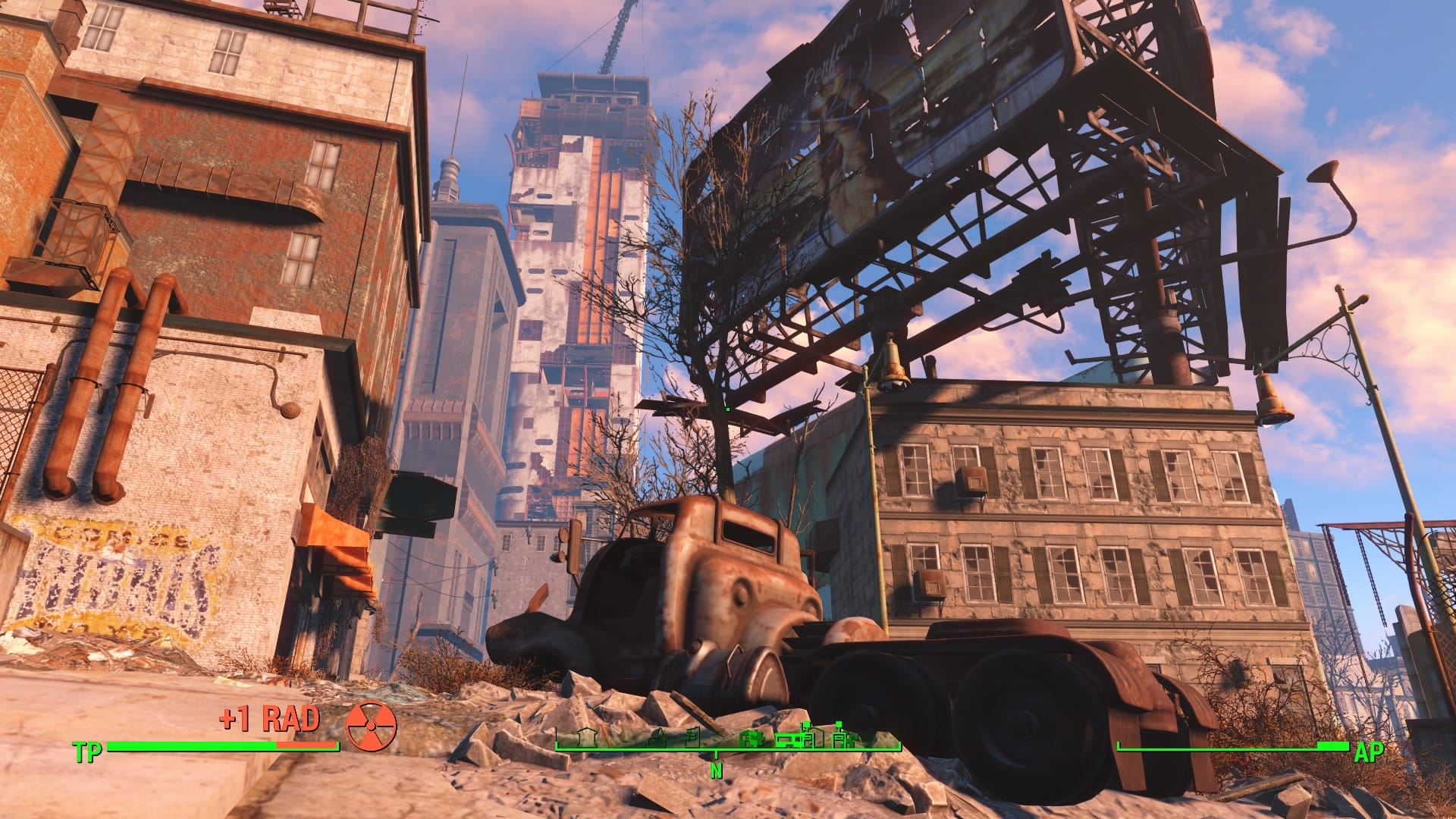
Task: Select the filled gear-shaped compass marker
Action: [751, 738]
